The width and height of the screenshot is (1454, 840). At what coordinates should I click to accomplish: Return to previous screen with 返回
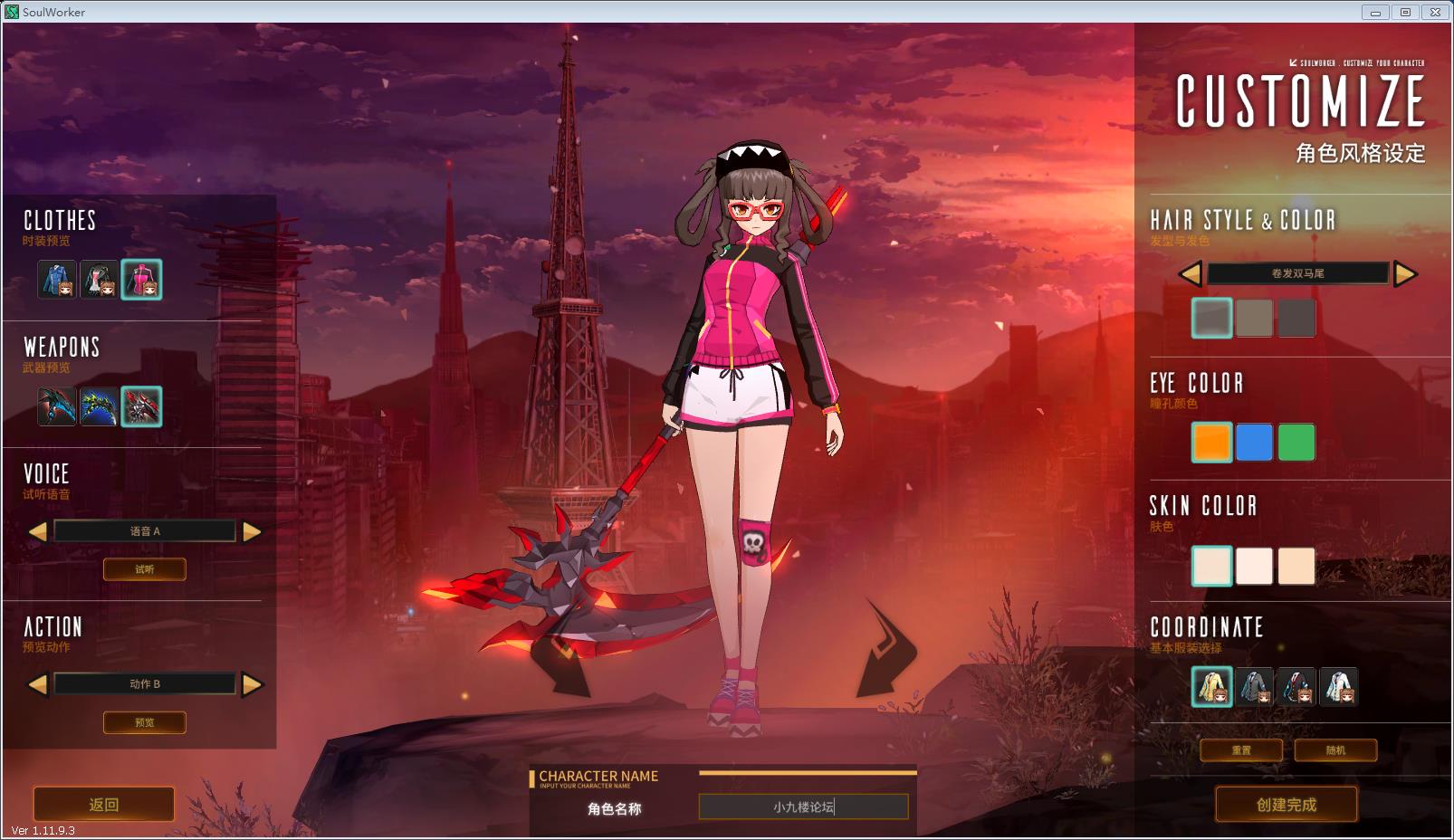coord(104,804)
